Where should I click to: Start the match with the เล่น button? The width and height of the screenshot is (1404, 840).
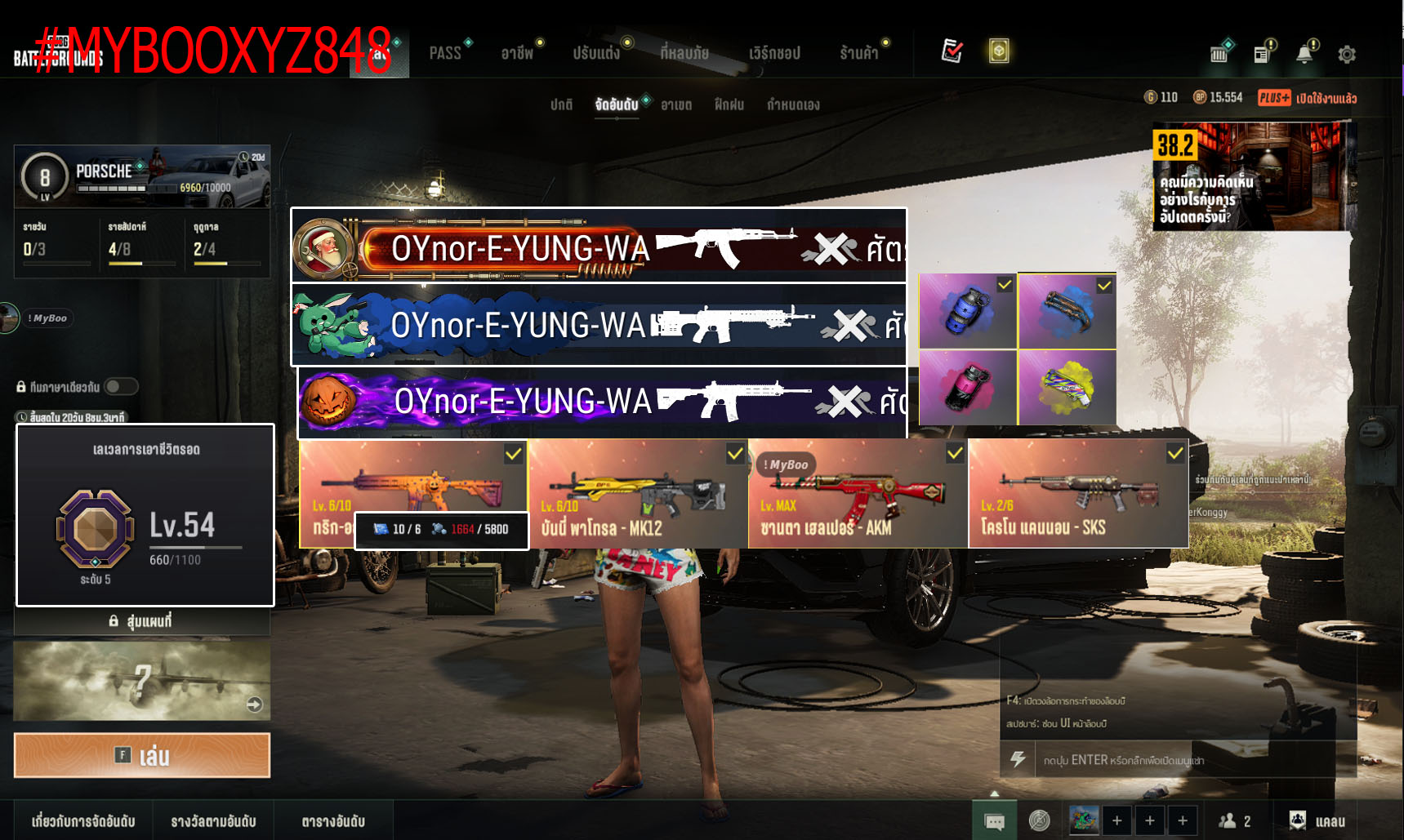(x=142, y=755)
